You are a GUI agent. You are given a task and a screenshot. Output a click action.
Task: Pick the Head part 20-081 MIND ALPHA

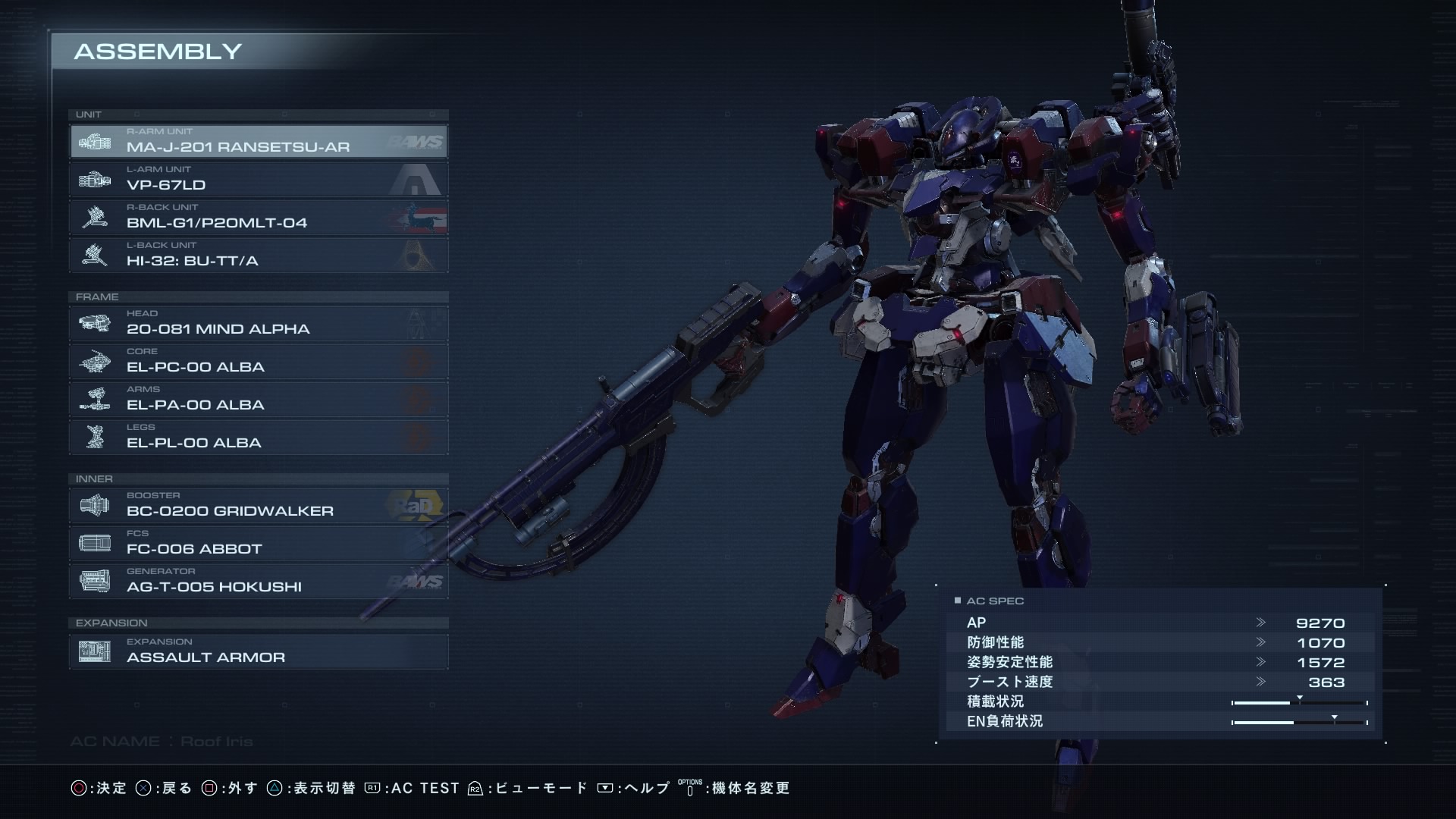(x=259, y=323)
